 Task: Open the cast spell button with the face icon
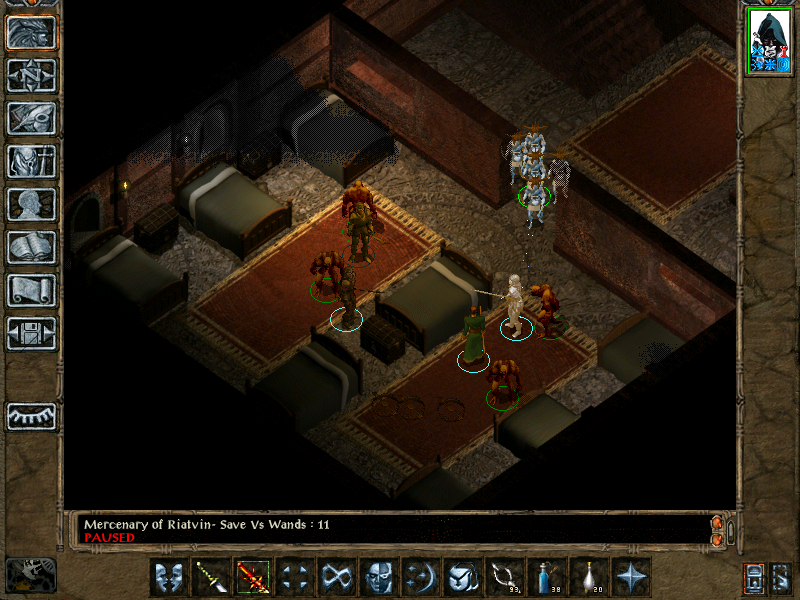pyautogui.click(x=379, y=577)
